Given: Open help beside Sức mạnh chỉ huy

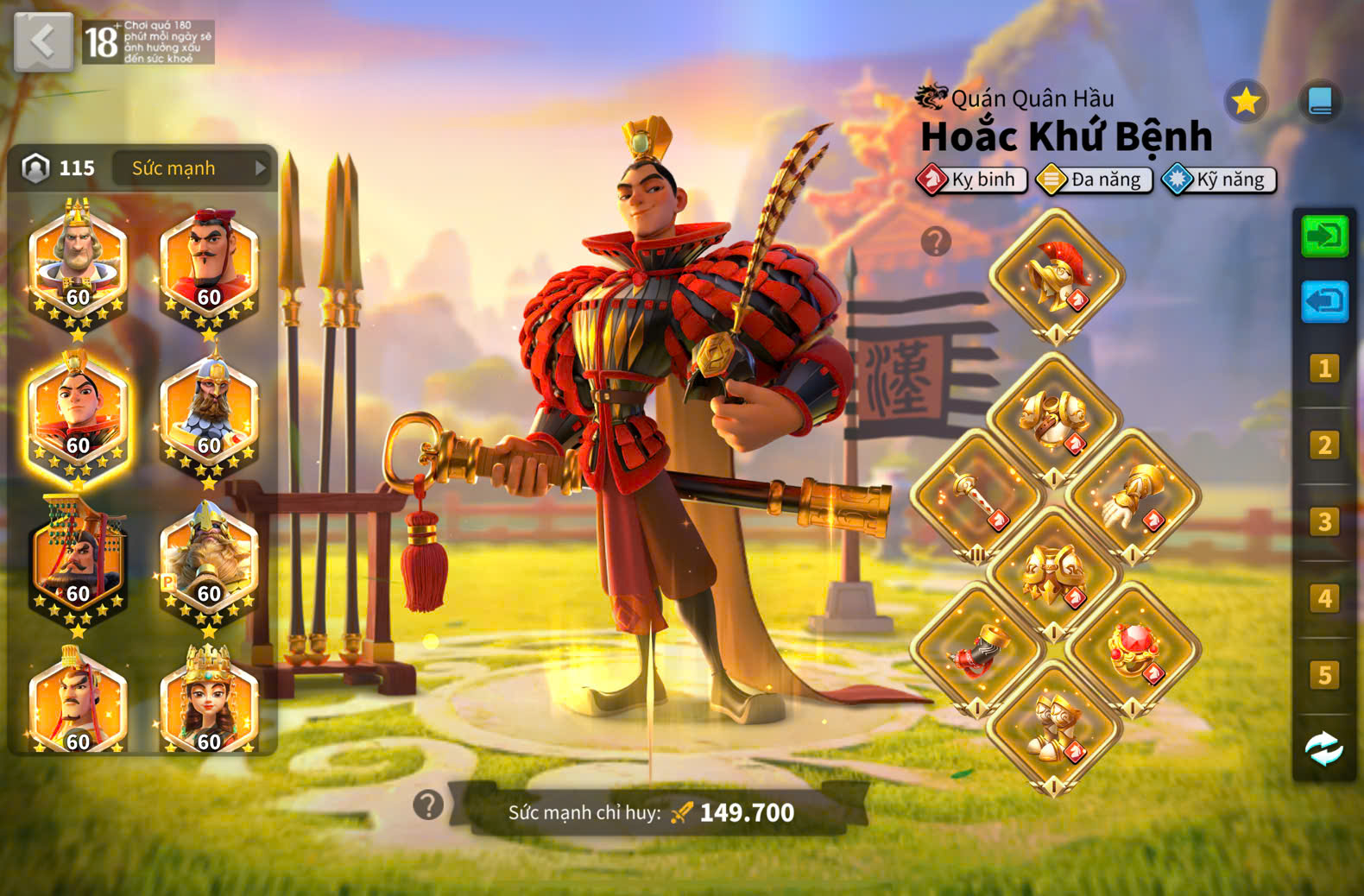Looking at the screenshot, I should [428, 805].
